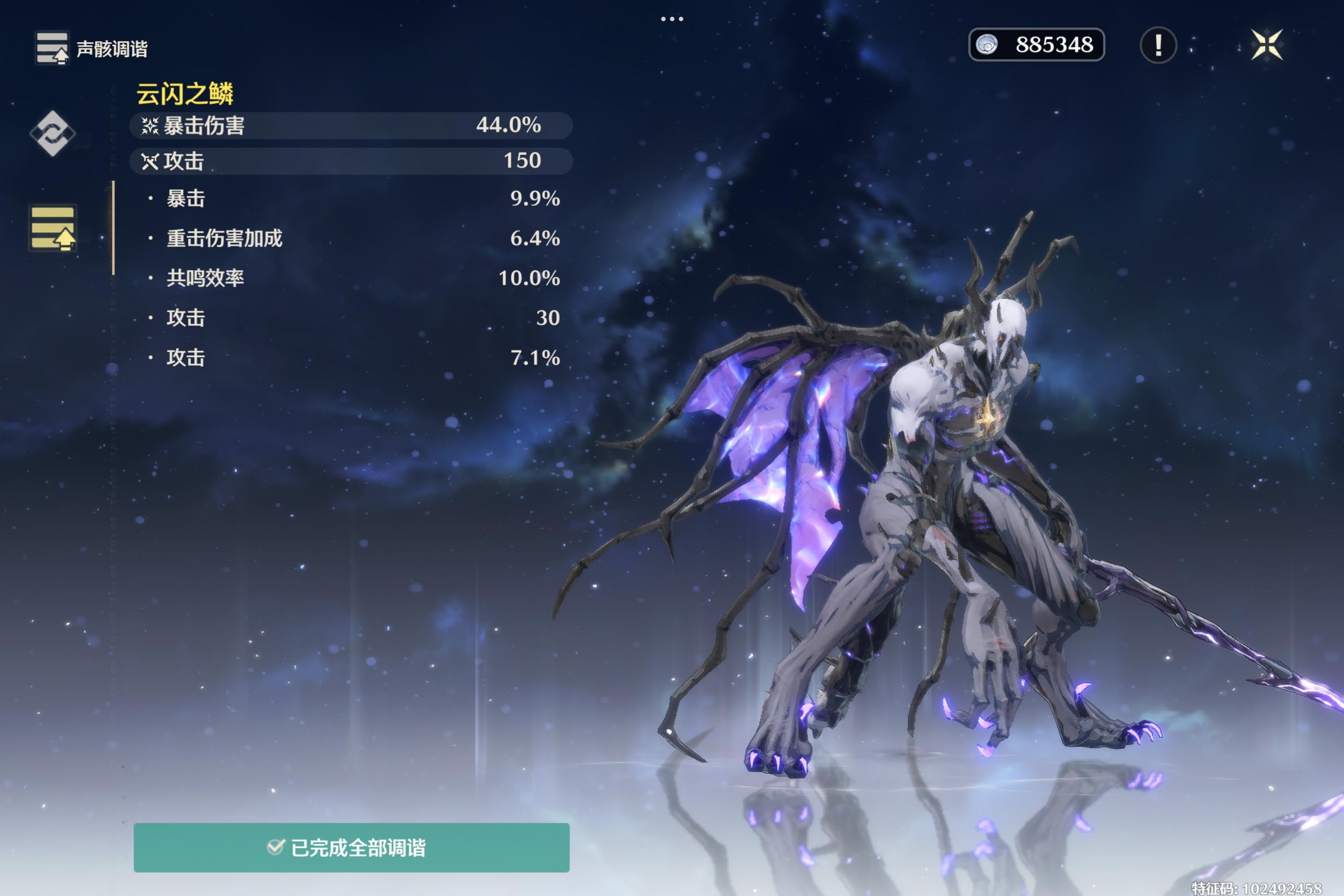Viewport: 1344px width, 896px height.
Task: Select the yellow tuning tab icon
Action: (x=52, y=228)
